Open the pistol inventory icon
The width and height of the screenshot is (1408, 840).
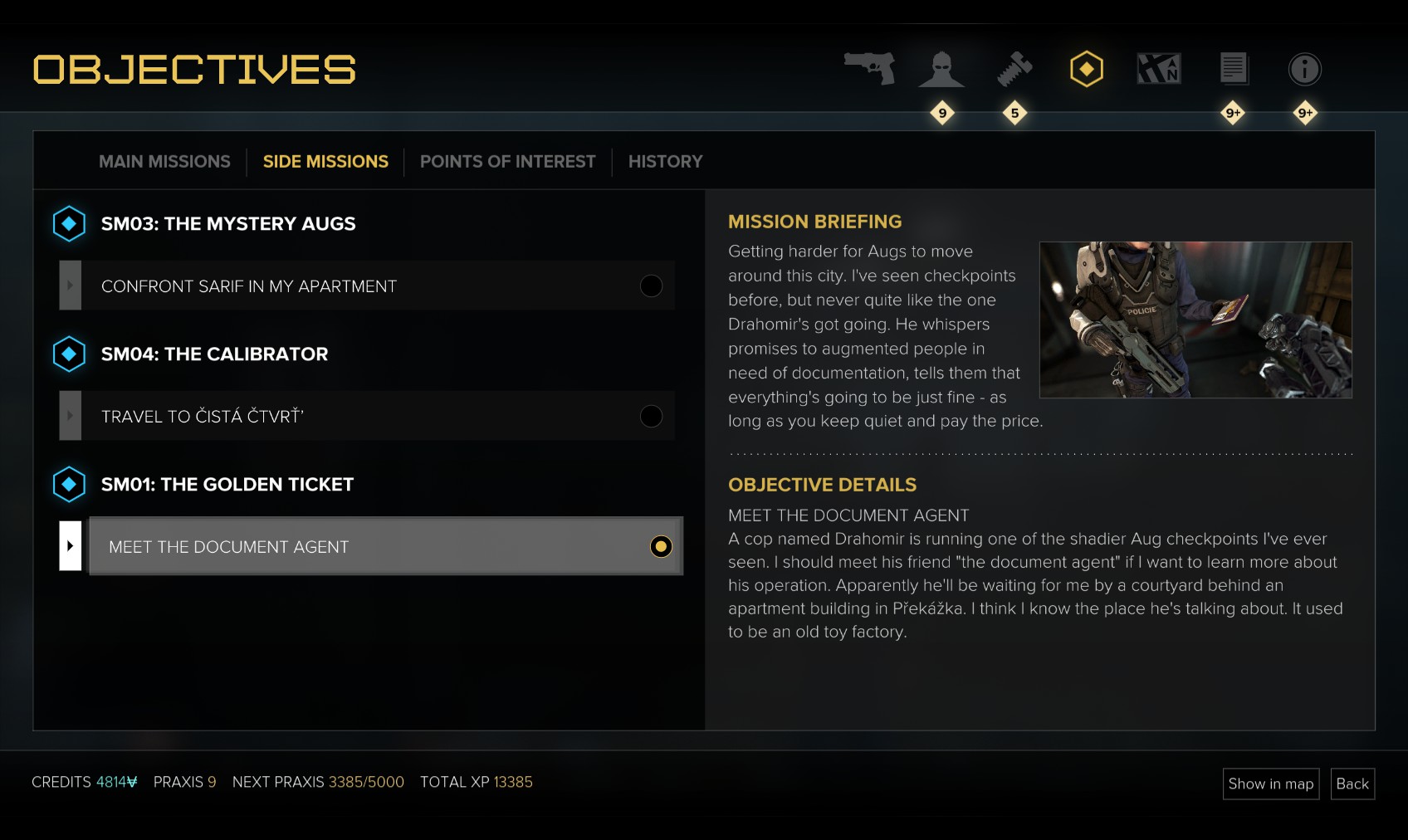click(869, 69)
